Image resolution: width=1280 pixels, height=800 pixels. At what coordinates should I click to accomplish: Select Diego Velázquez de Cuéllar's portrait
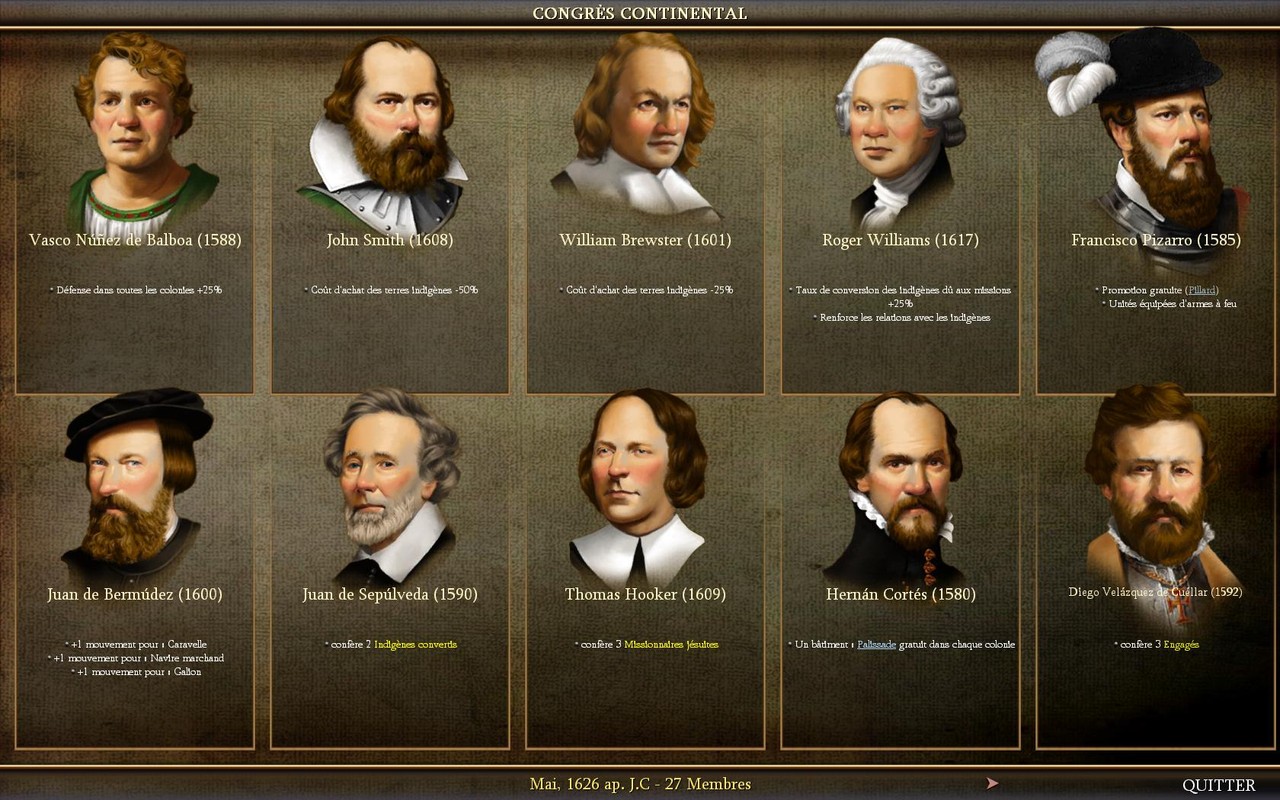tap(1152, 485)
